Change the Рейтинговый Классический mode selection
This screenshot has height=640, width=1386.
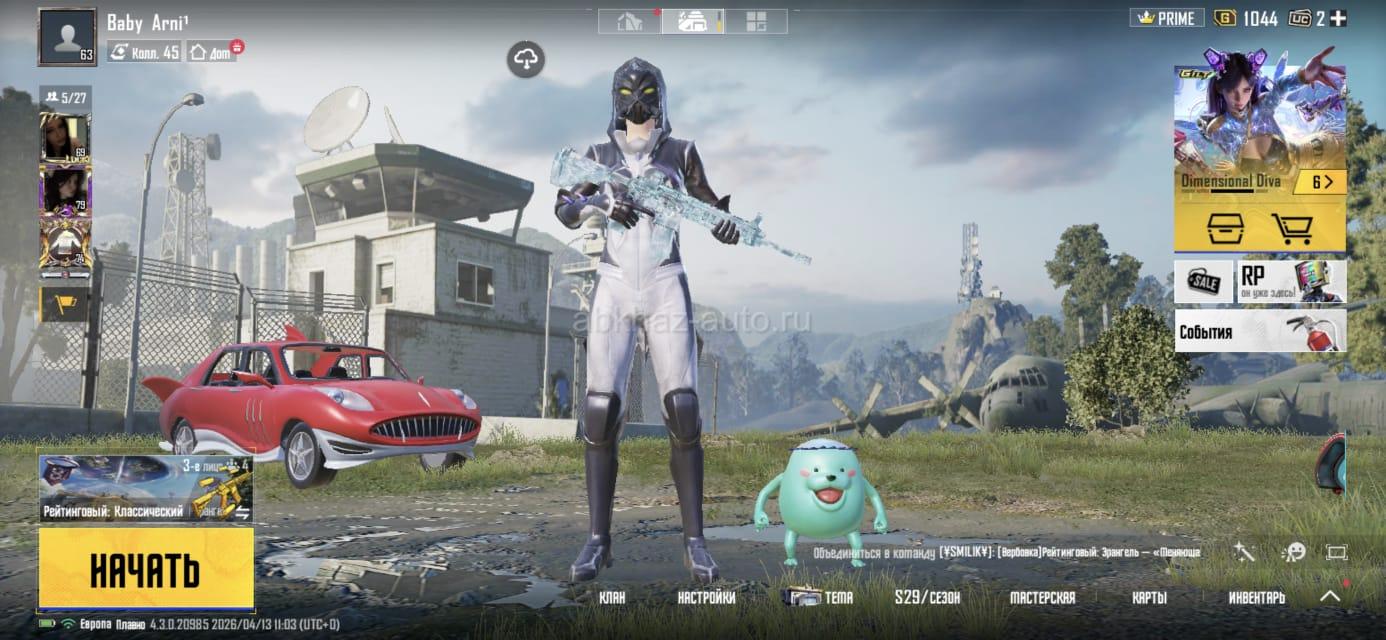(146, 489)
